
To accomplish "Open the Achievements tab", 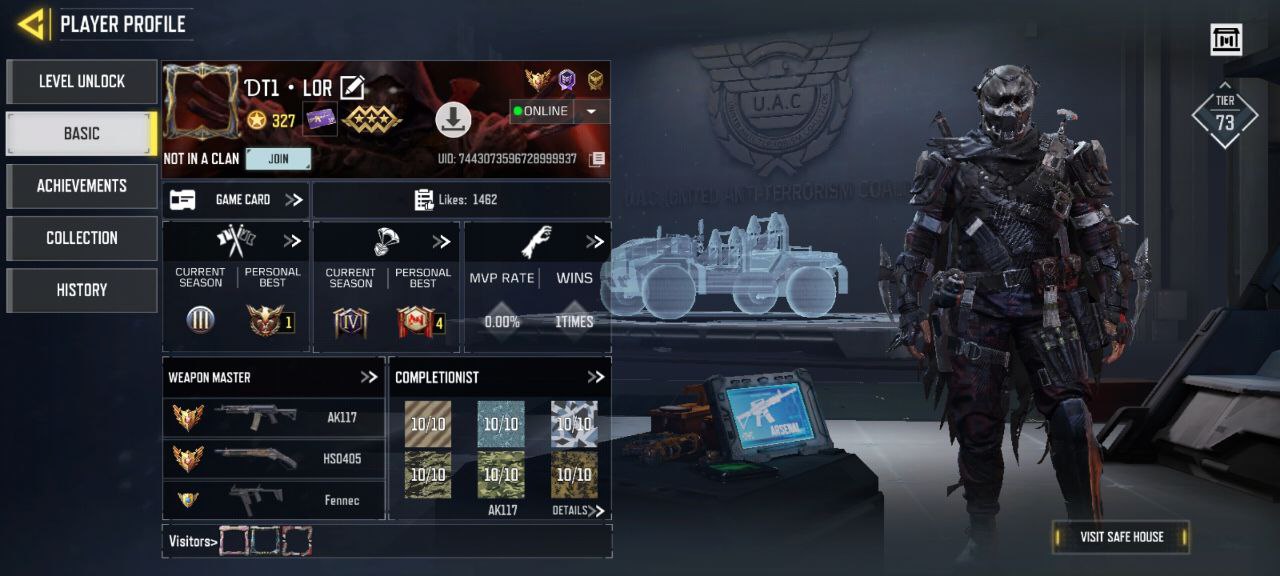I will [x=81, y=186].
